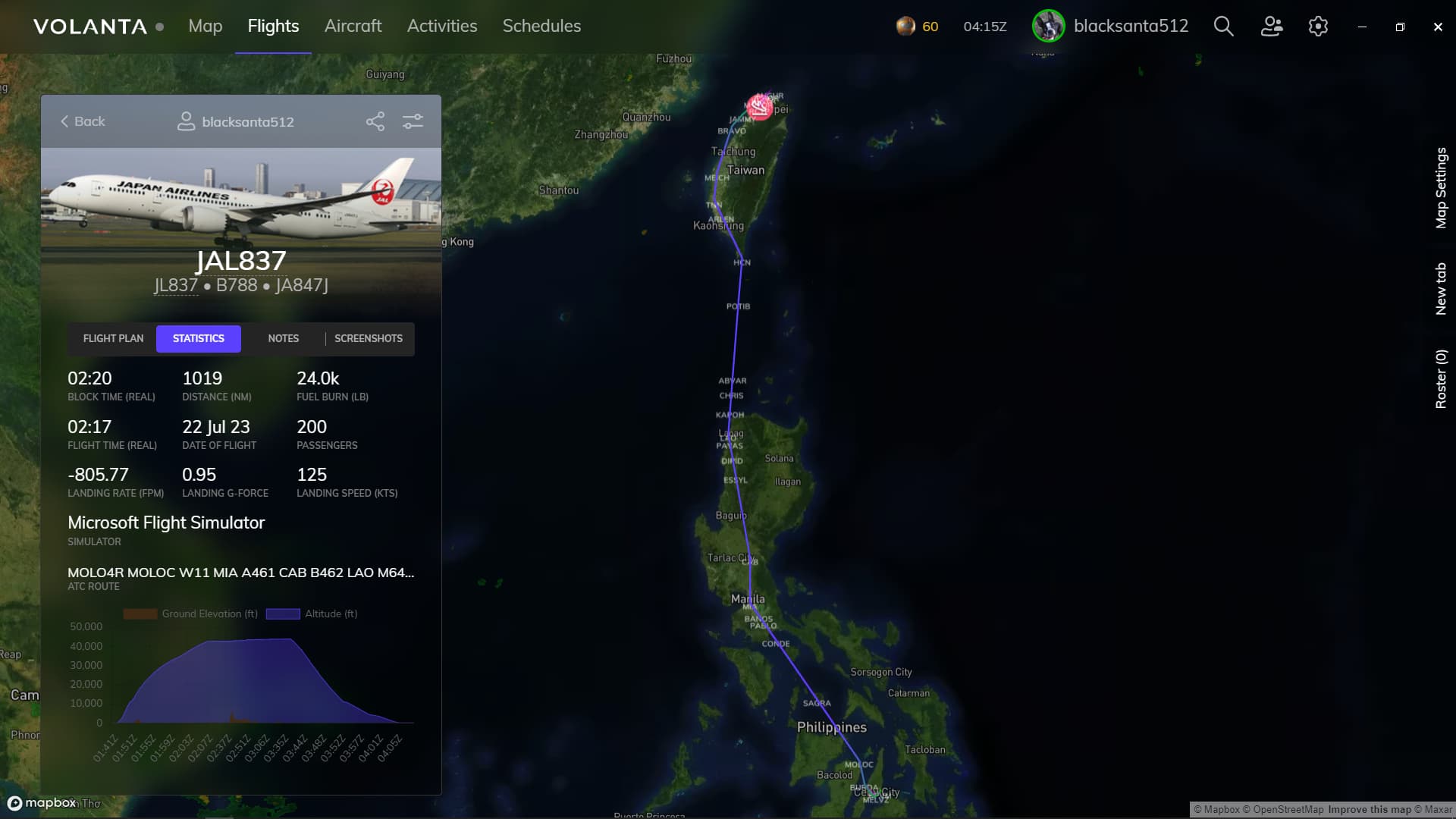Open the share flight icon
This screenshot has height=819, width=1456.
click(375, 121)
